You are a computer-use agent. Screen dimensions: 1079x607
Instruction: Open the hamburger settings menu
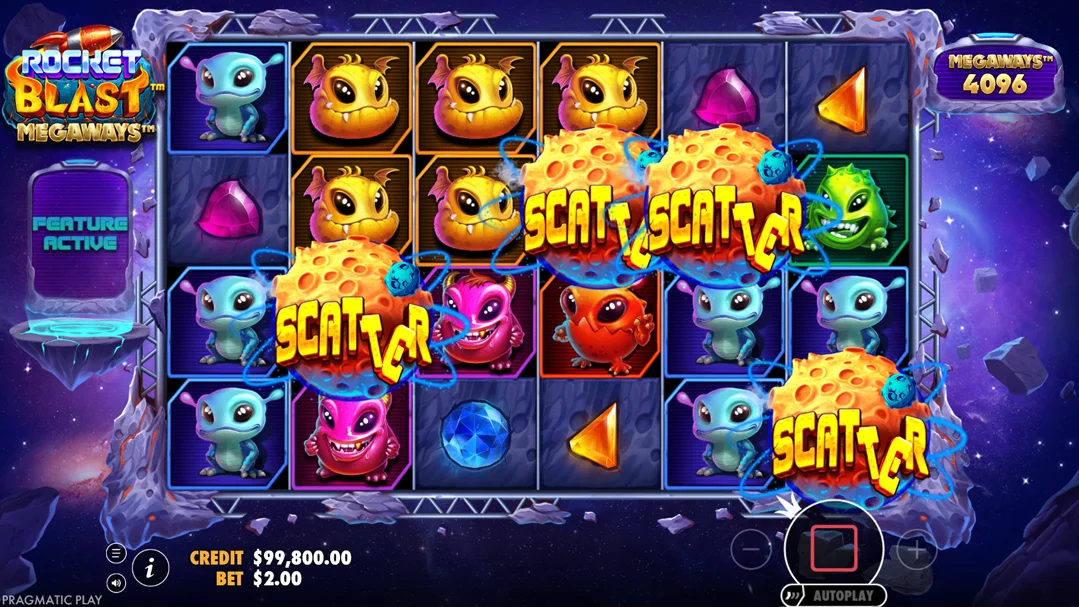click(116, 553)
